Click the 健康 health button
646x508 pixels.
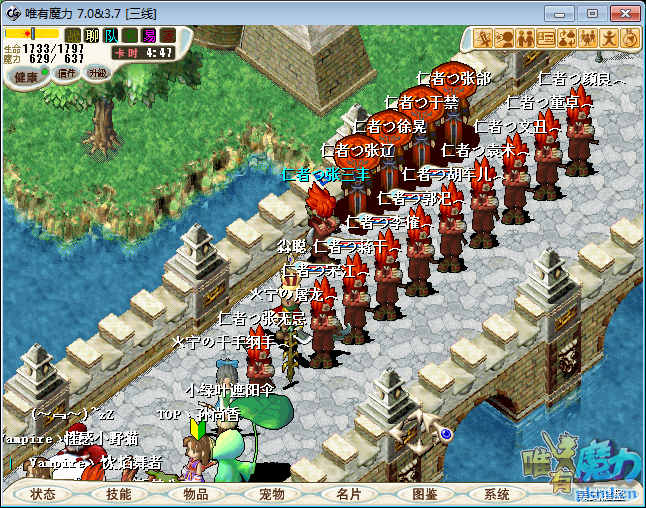coord(27,77)
